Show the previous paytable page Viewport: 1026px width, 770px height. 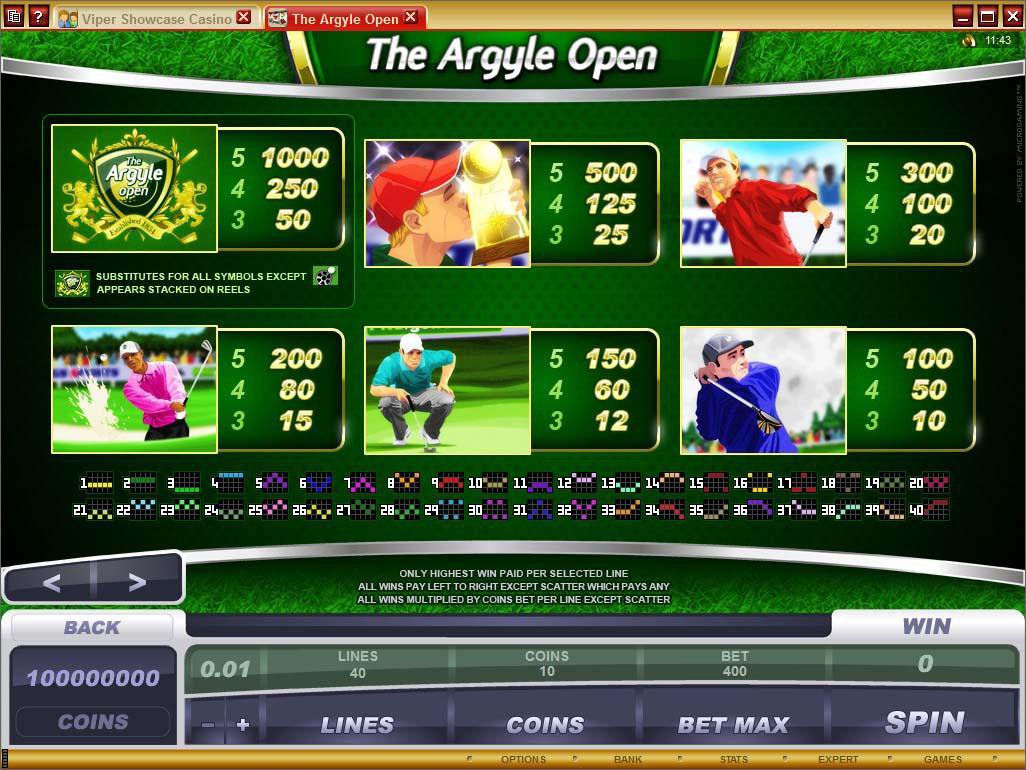(x=51, y=582)
